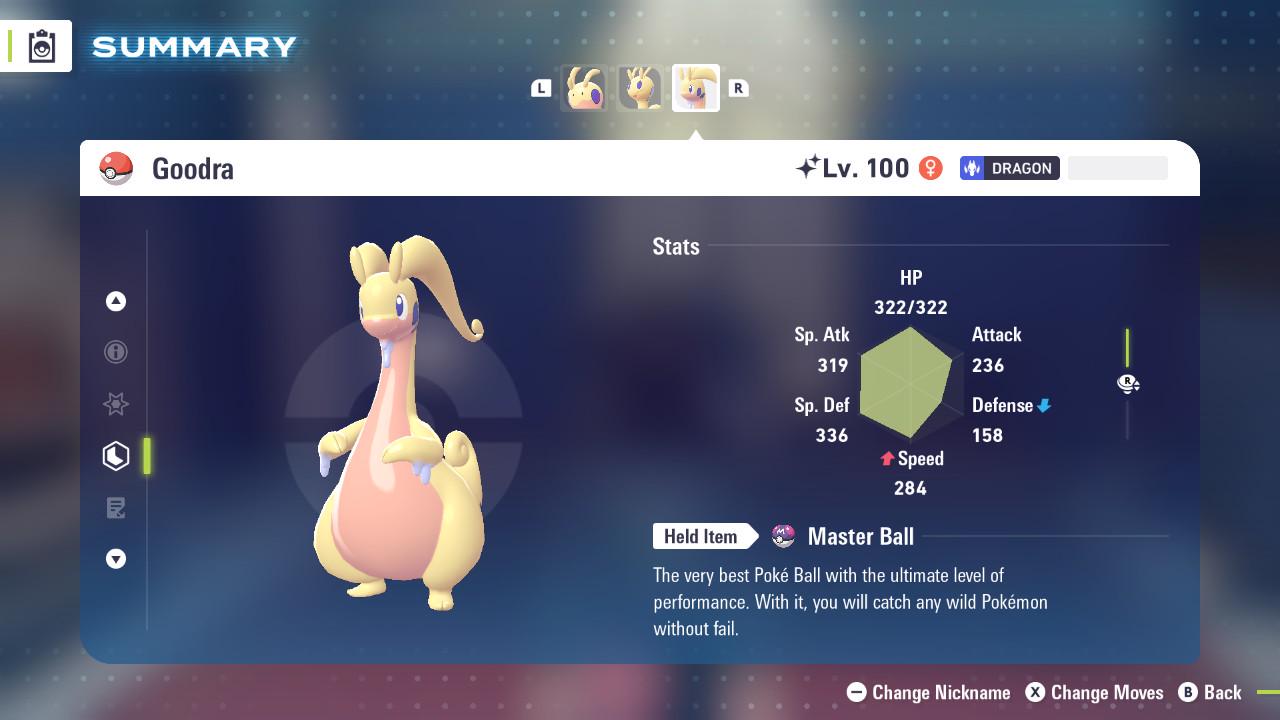Screen dimensions: 1280x720
Task: Select the Goomy party thumbnail
Action: coord(584,88)
